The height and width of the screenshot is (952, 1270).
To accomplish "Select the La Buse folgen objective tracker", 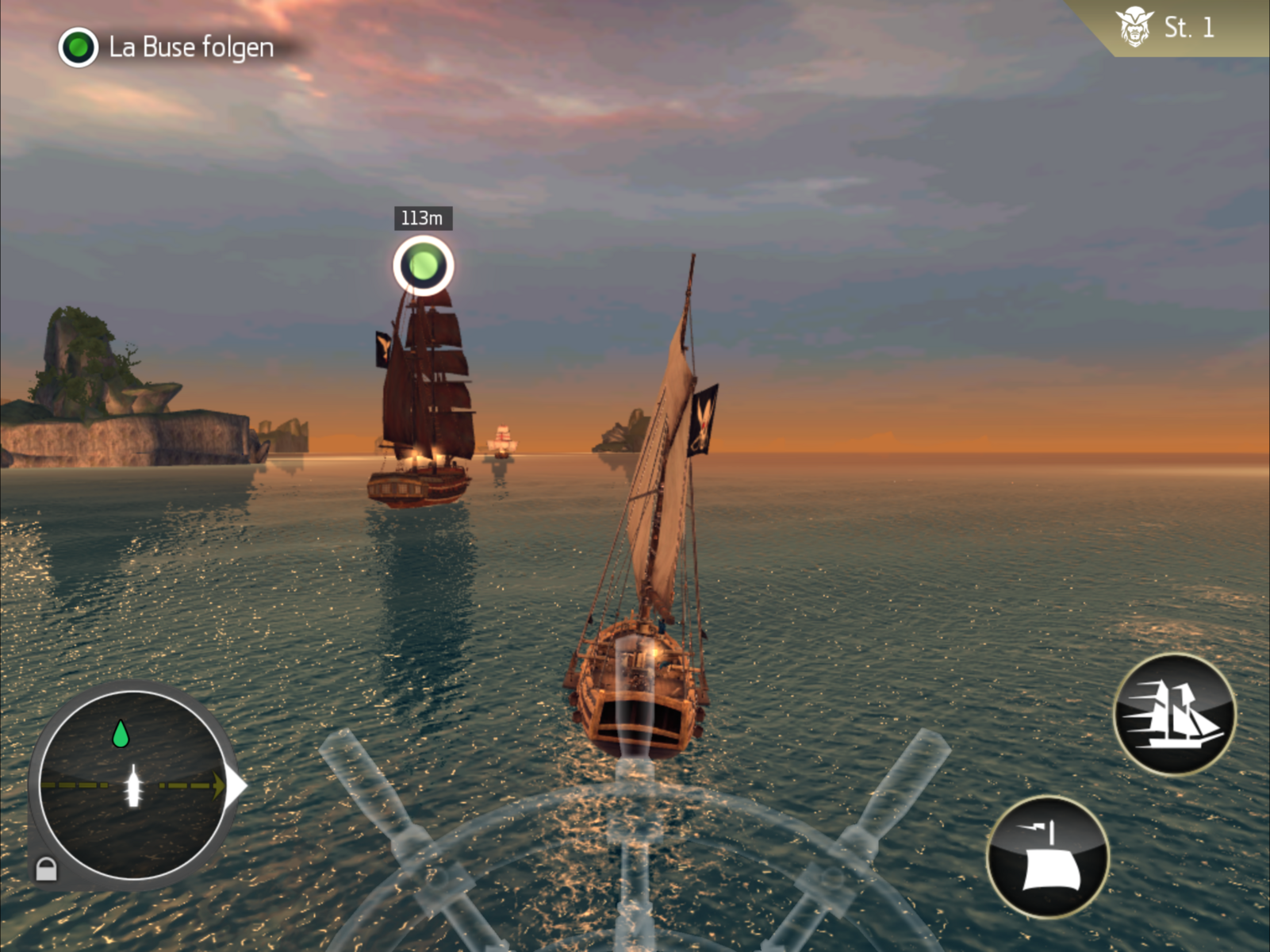I will [x=168, y=48].
